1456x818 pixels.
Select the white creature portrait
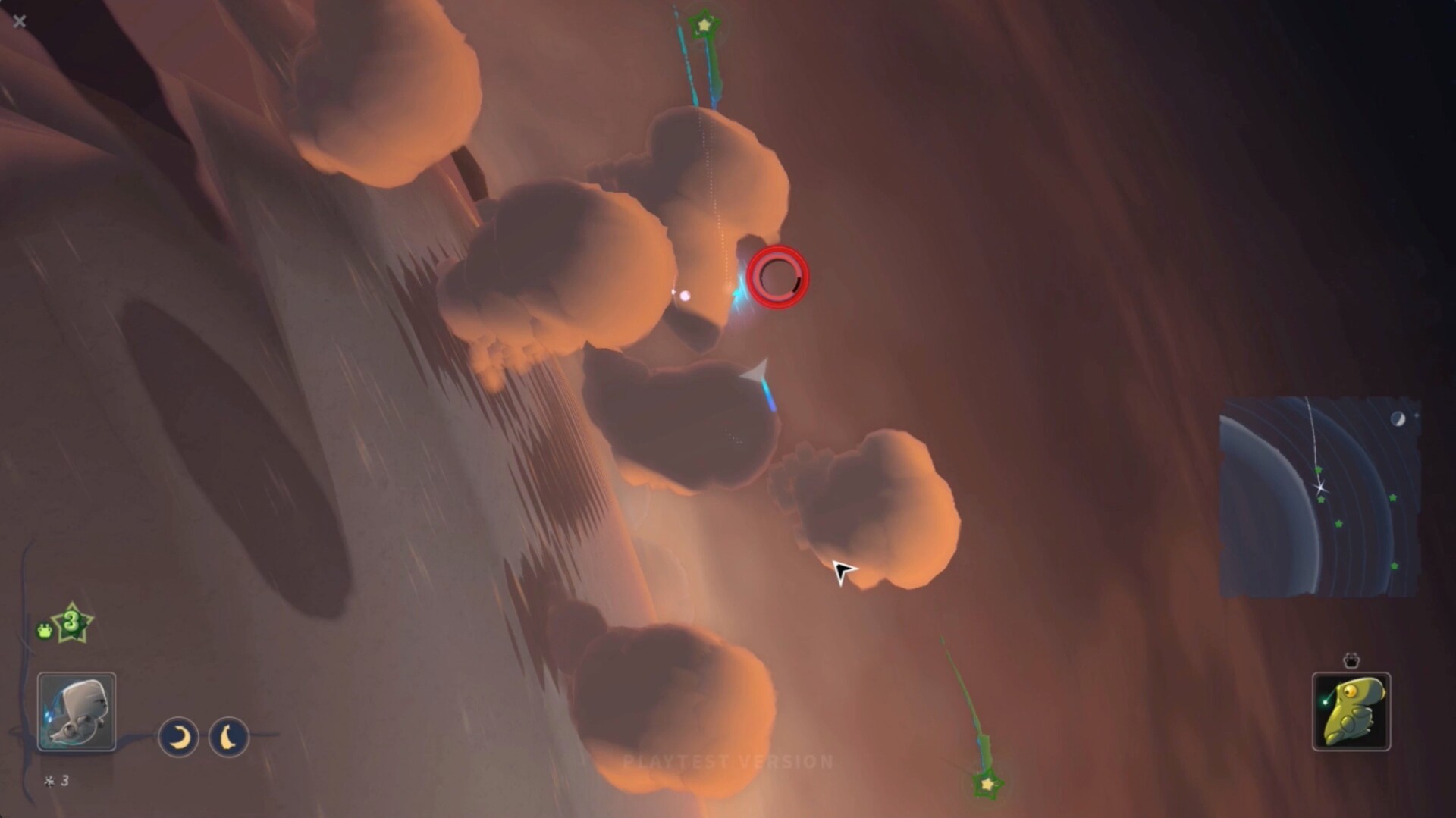pos(76,711)
